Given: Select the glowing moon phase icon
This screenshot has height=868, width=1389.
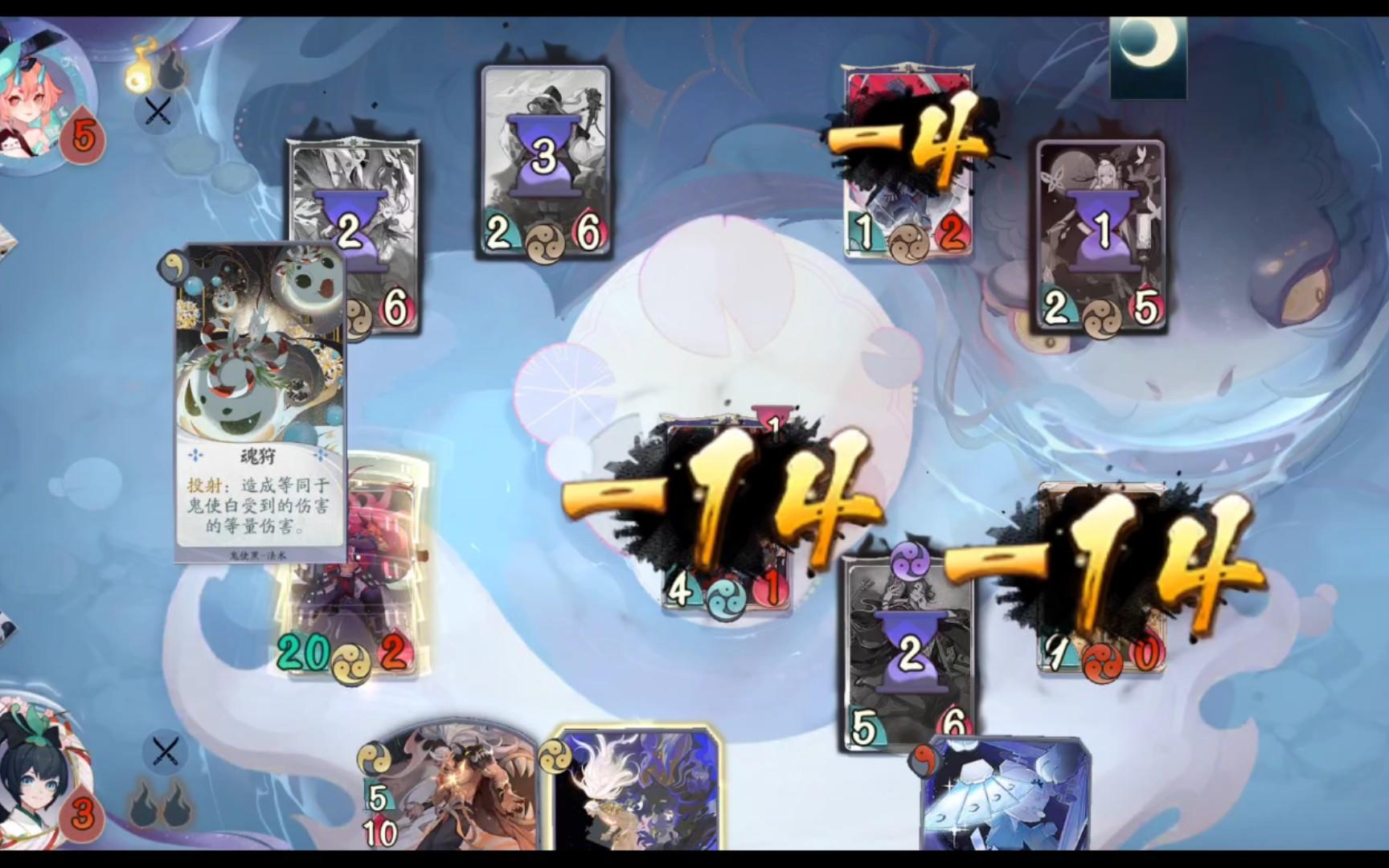Looking at the screenshot, I should pyautogui.click(x=1148, y=51).
